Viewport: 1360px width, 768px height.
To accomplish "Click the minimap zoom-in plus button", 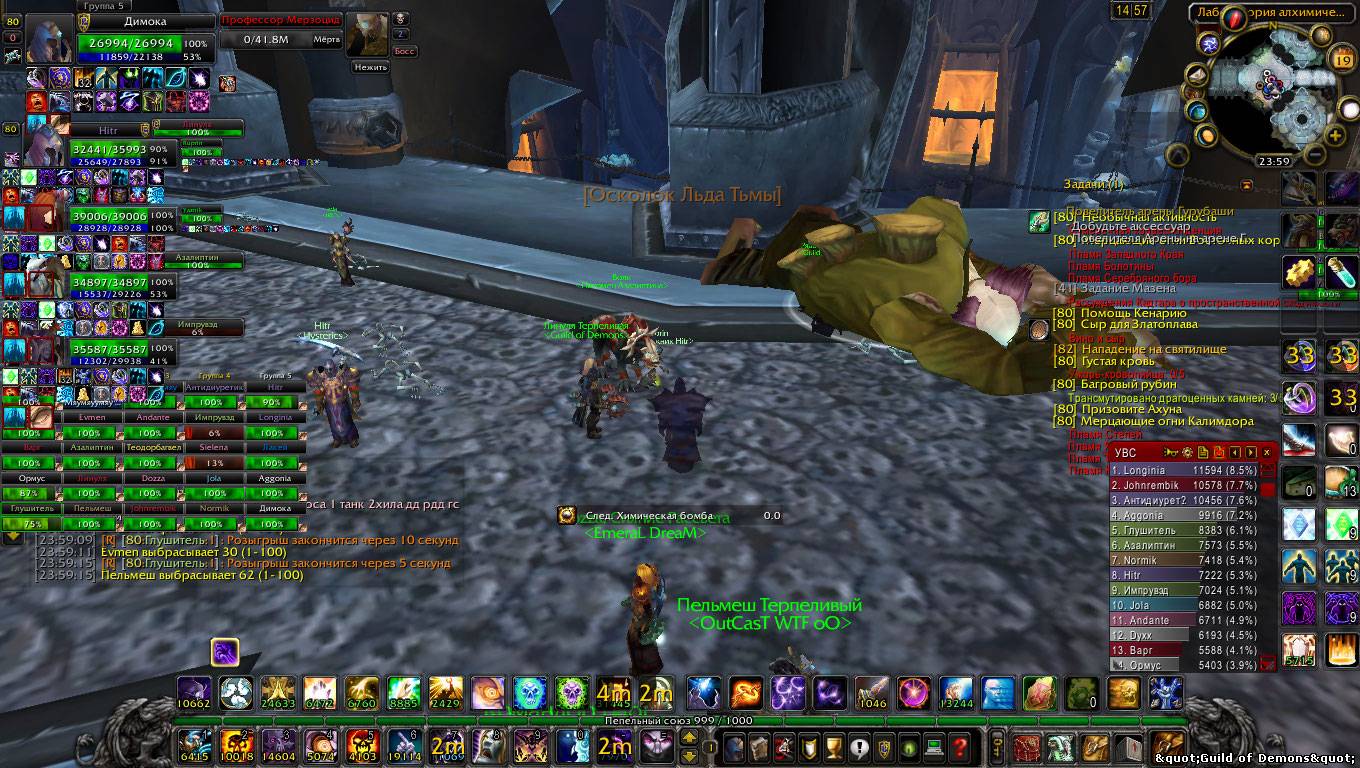I will [x=1334, y=135].
